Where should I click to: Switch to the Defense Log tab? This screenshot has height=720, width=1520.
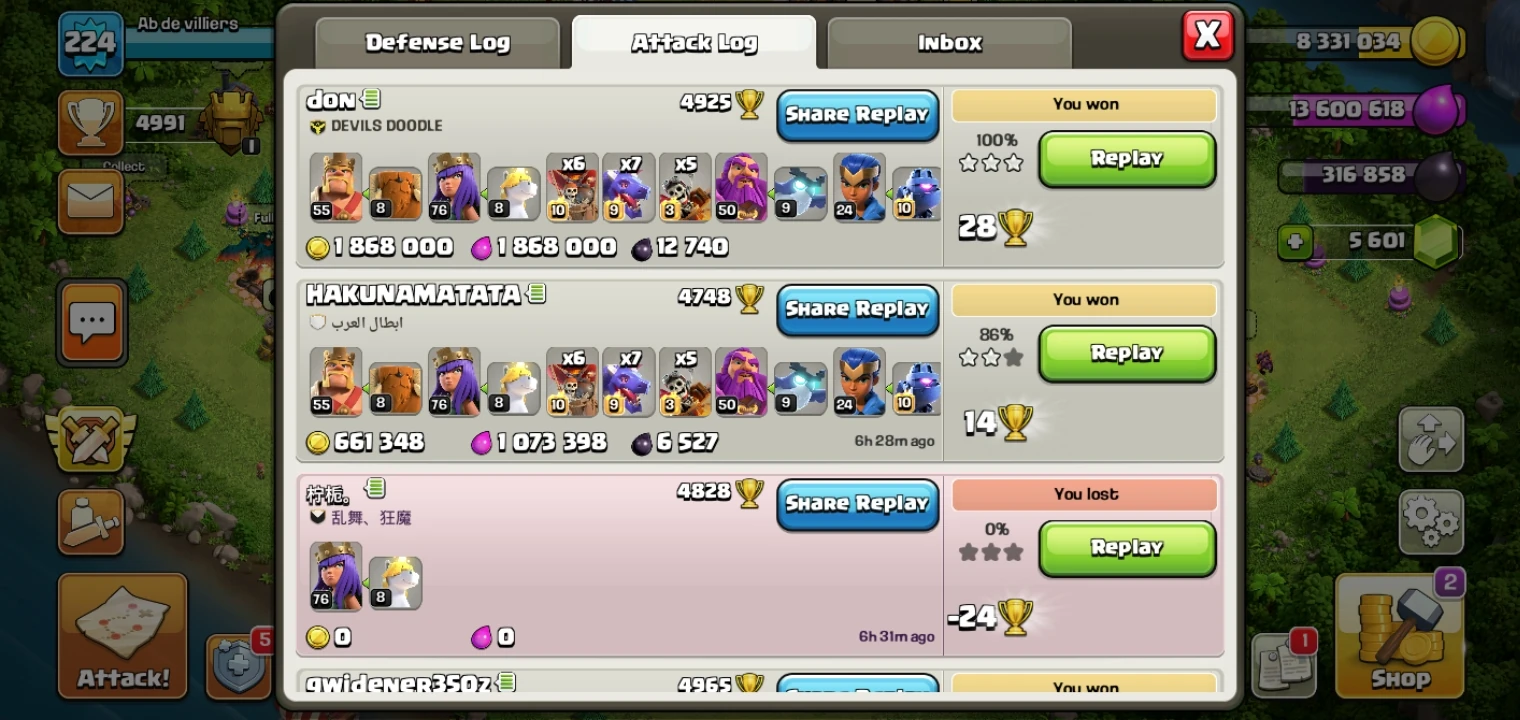pos(437,42)
